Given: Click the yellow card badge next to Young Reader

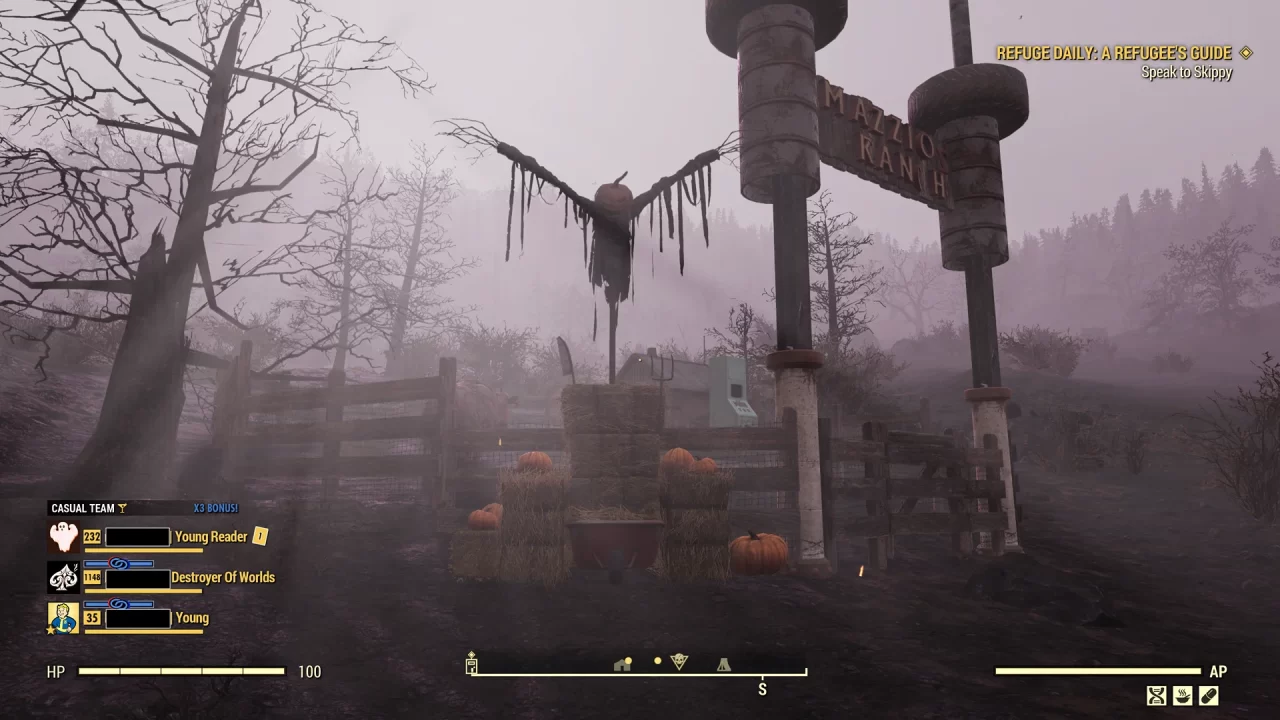Looking at the screenshot, I should coord(260,536).
